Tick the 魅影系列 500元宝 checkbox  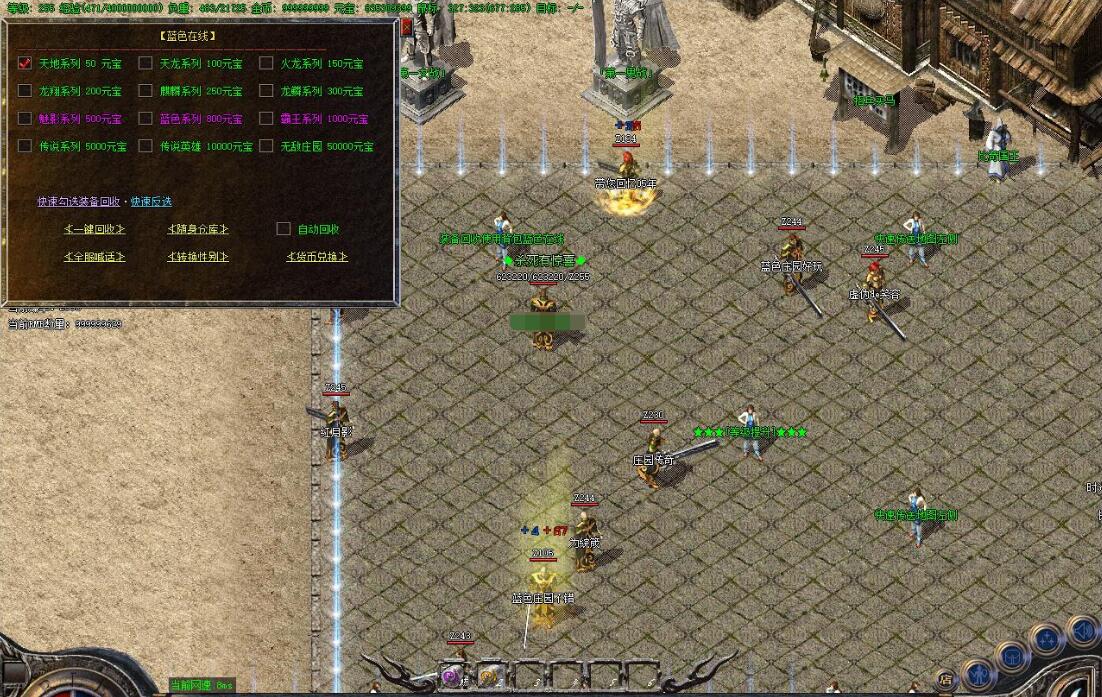coord(25,118)
